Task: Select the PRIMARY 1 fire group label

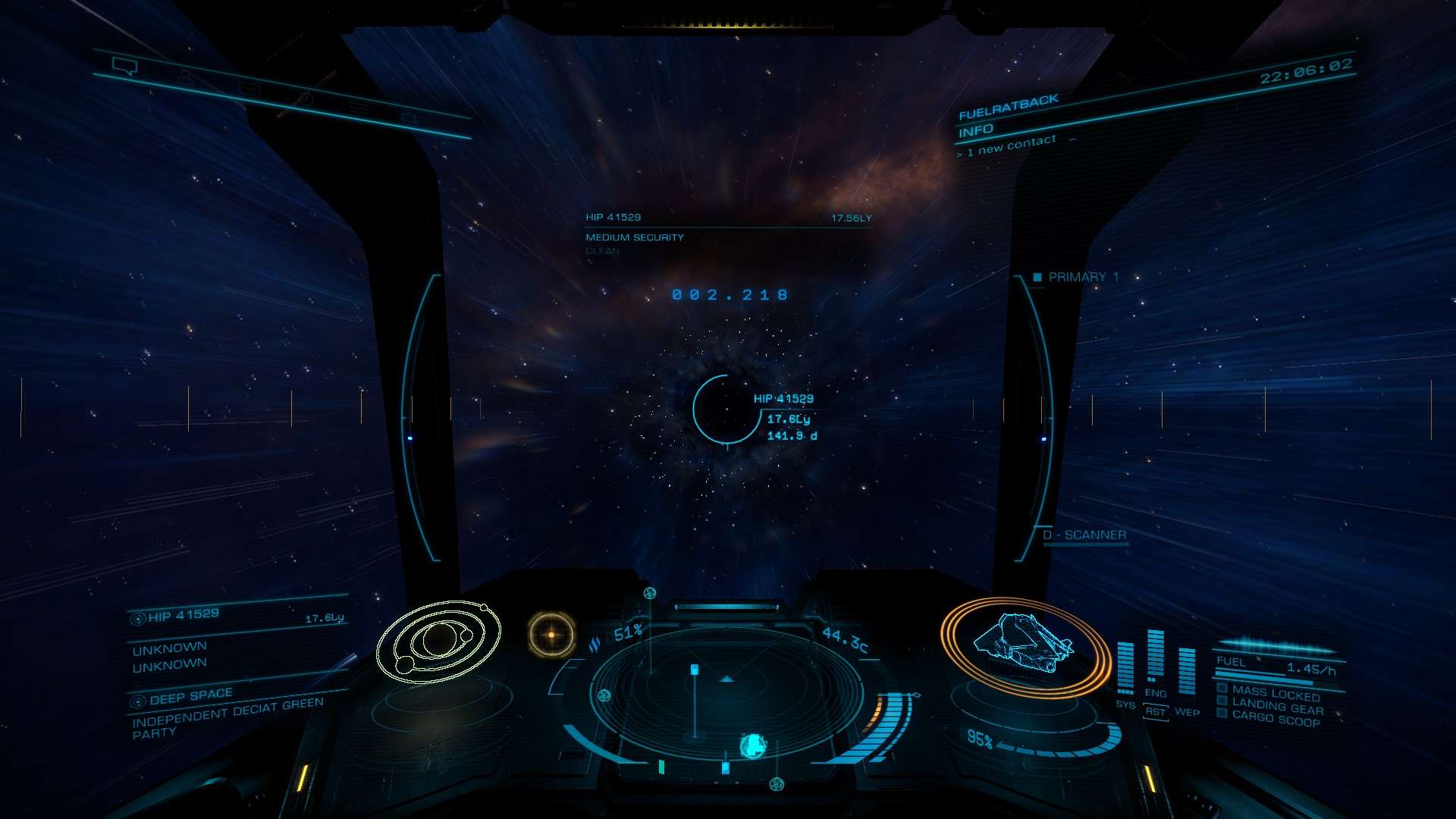Action: point(1082,278)
